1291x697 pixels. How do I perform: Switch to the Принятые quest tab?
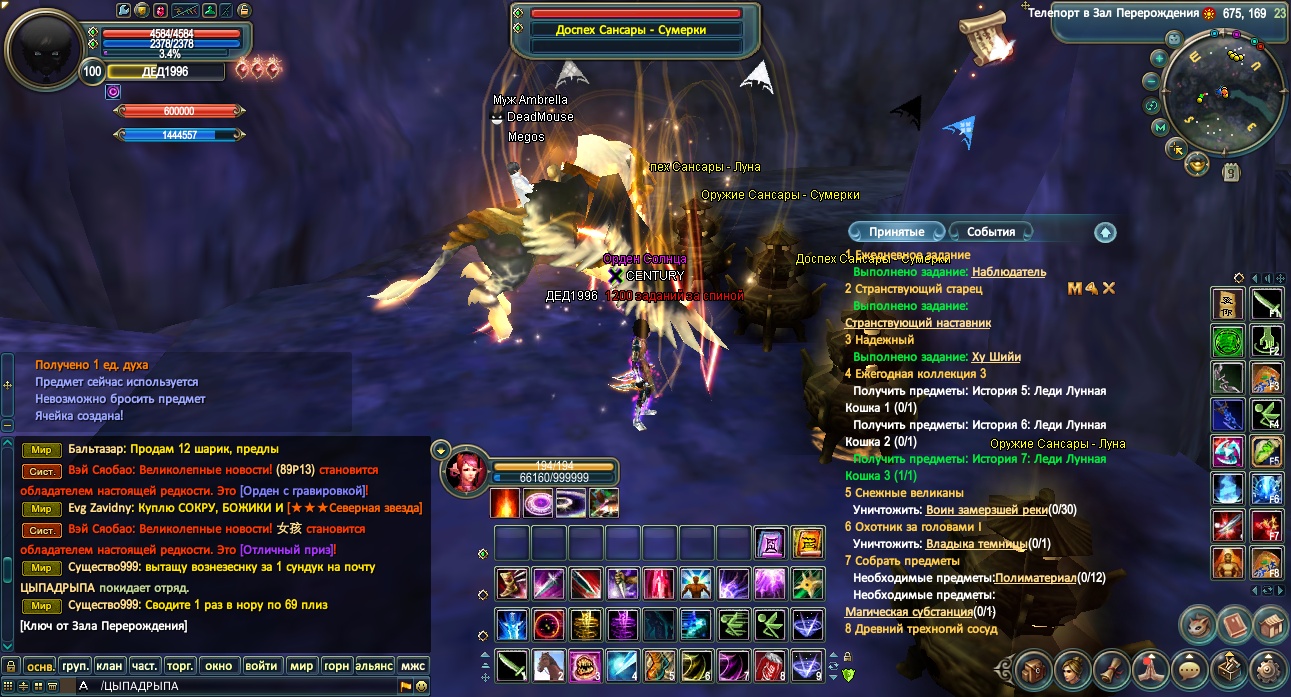896,232
